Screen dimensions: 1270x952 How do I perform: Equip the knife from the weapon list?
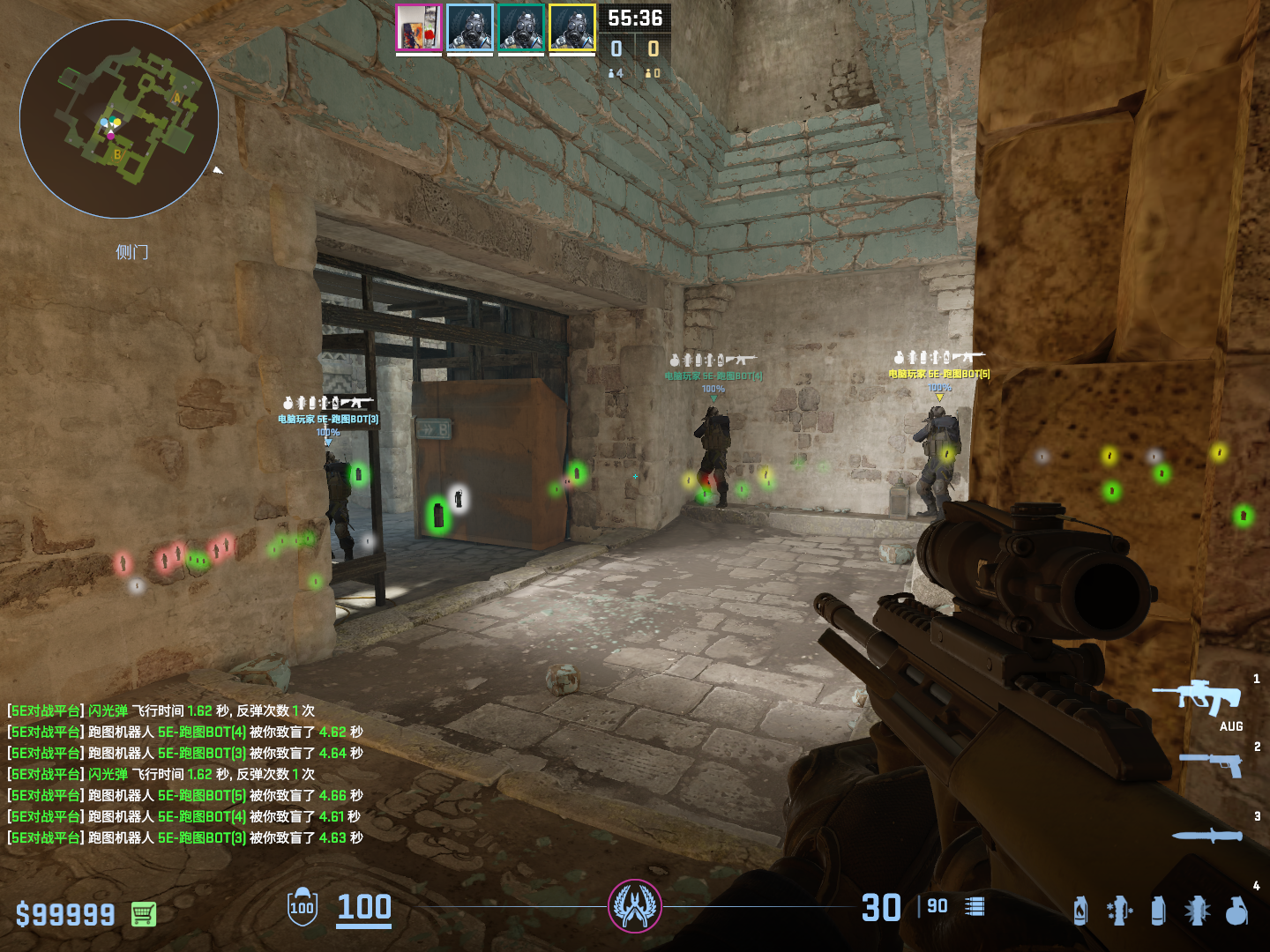coord(1207,835)
